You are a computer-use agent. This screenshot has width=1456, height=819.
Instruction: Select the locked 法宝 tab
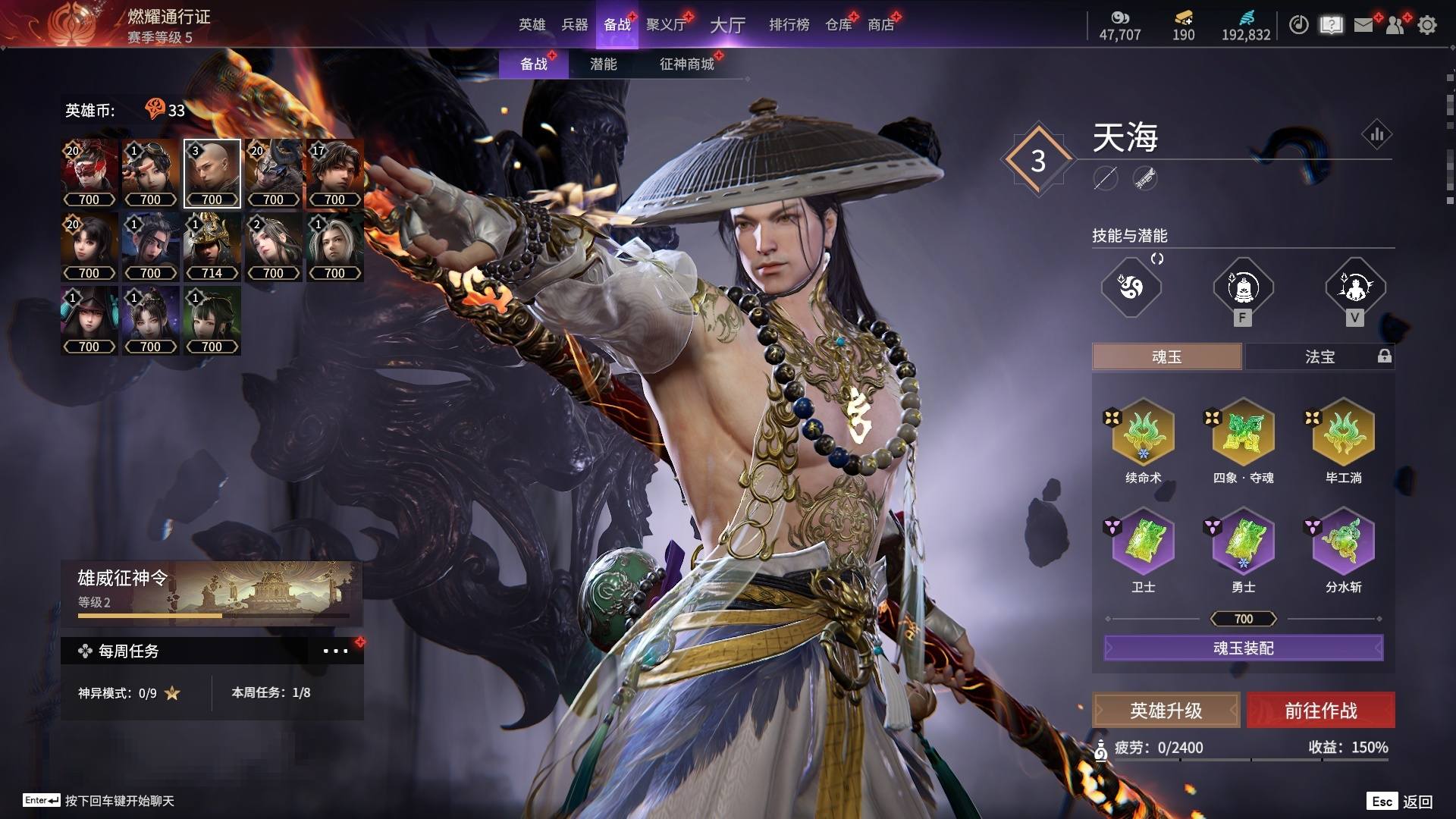click(x=1319, y=356)
